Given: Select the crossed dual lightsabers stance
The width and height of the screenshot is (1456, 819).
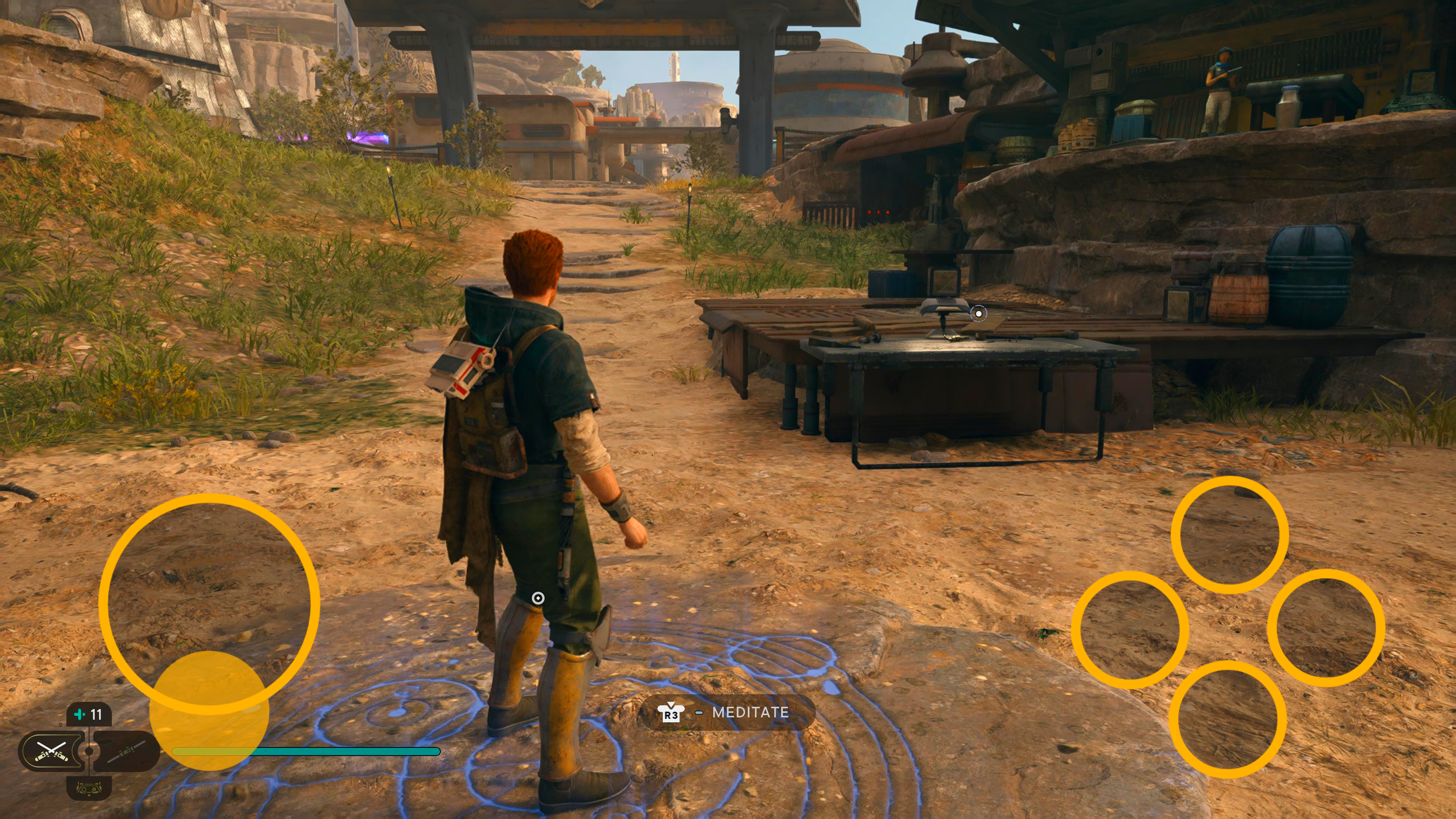Looking at the screenshot, I should point(52,751).
